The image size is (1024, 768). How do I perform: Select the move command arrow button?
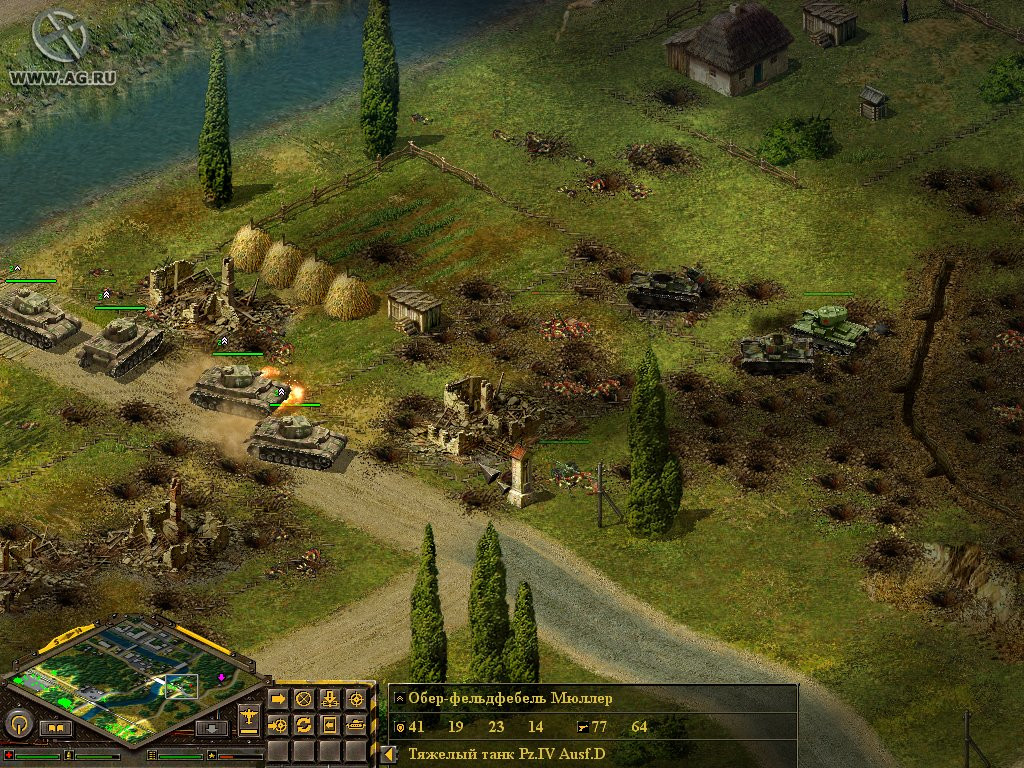tap(278, 698)
